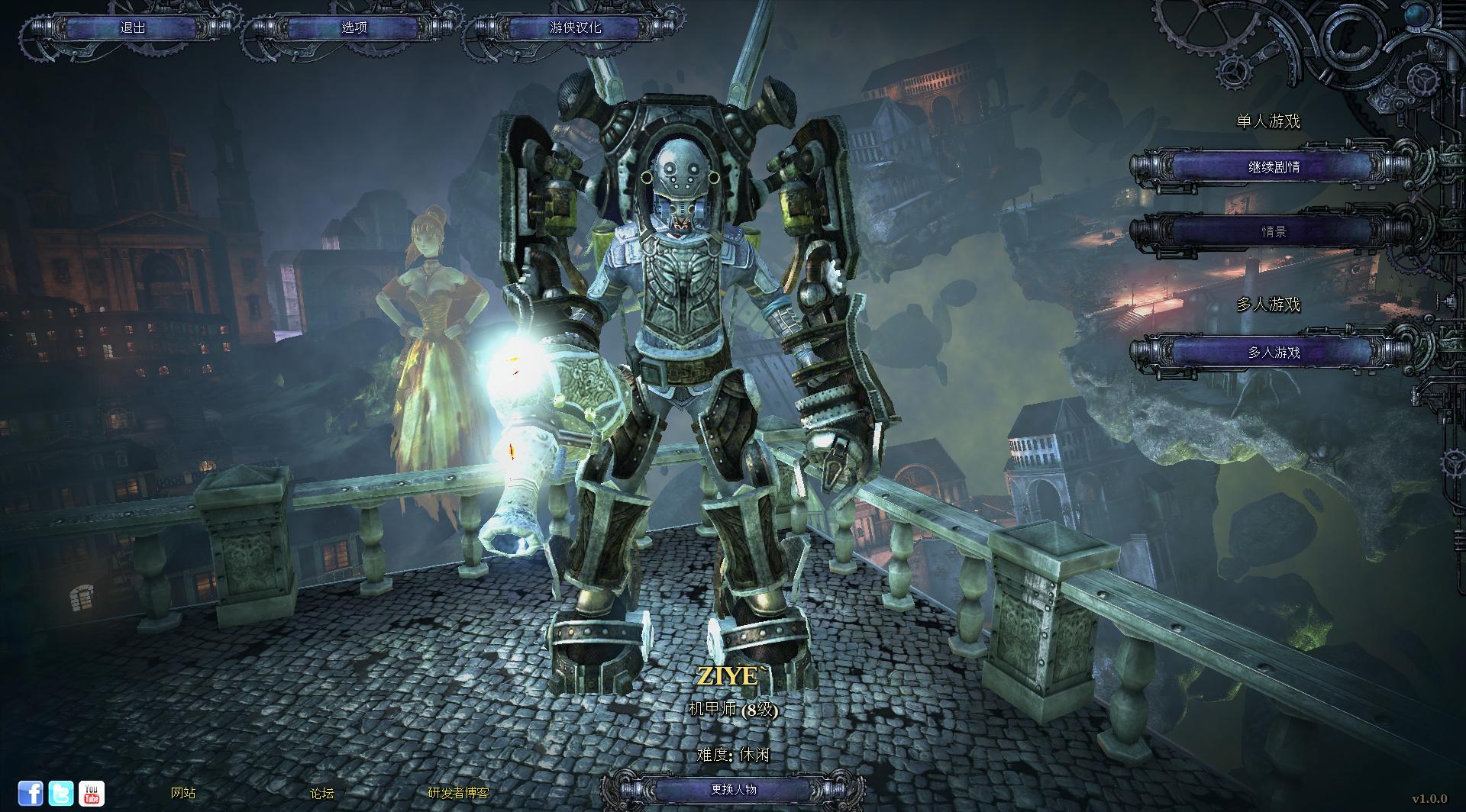Open the 研发者博客 developer blog link

coord(458,793)
